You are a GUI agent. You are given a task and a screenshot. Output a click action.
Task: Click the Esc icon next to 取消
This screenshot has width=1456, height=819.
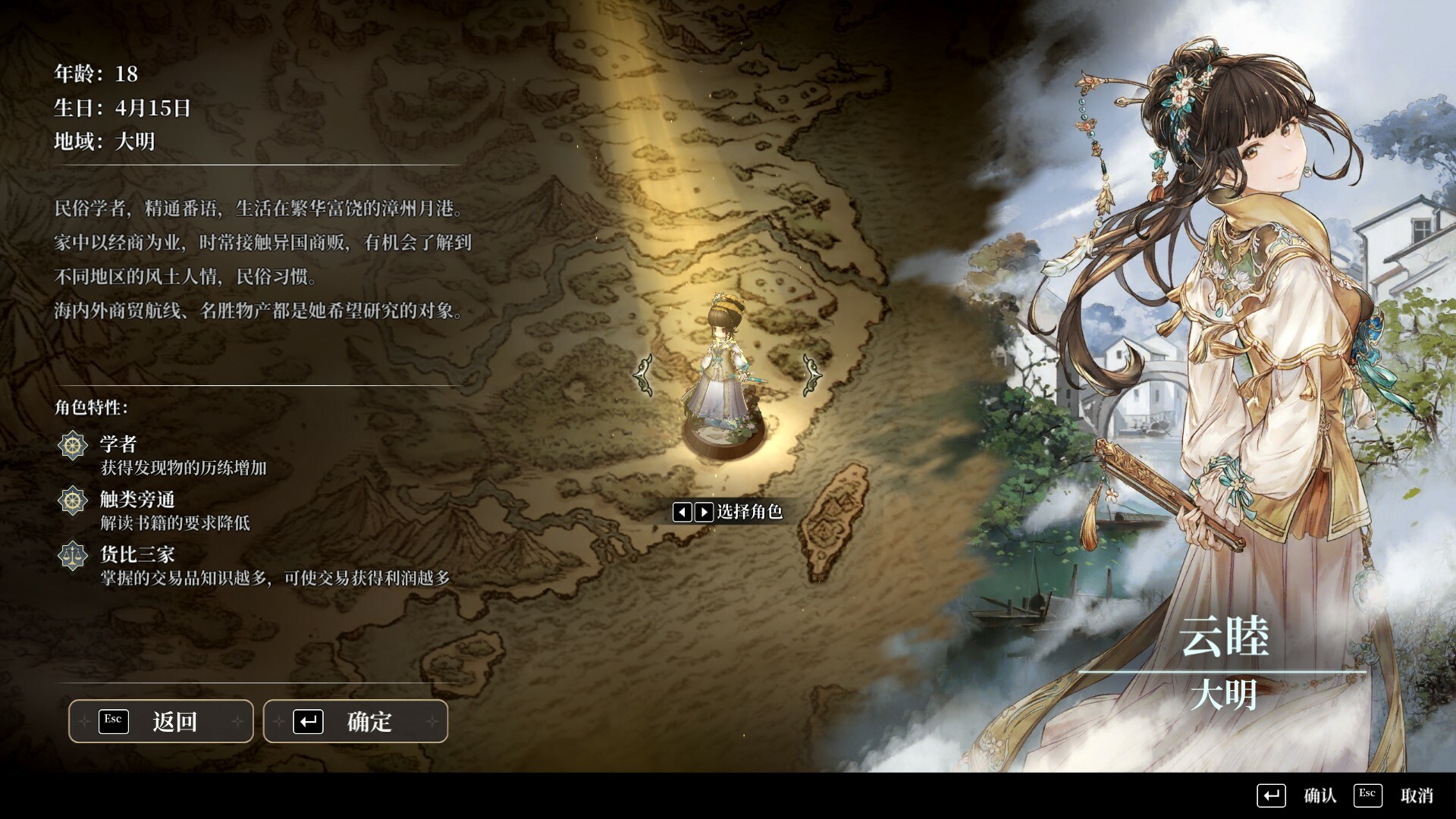[x=1367, y=795]
